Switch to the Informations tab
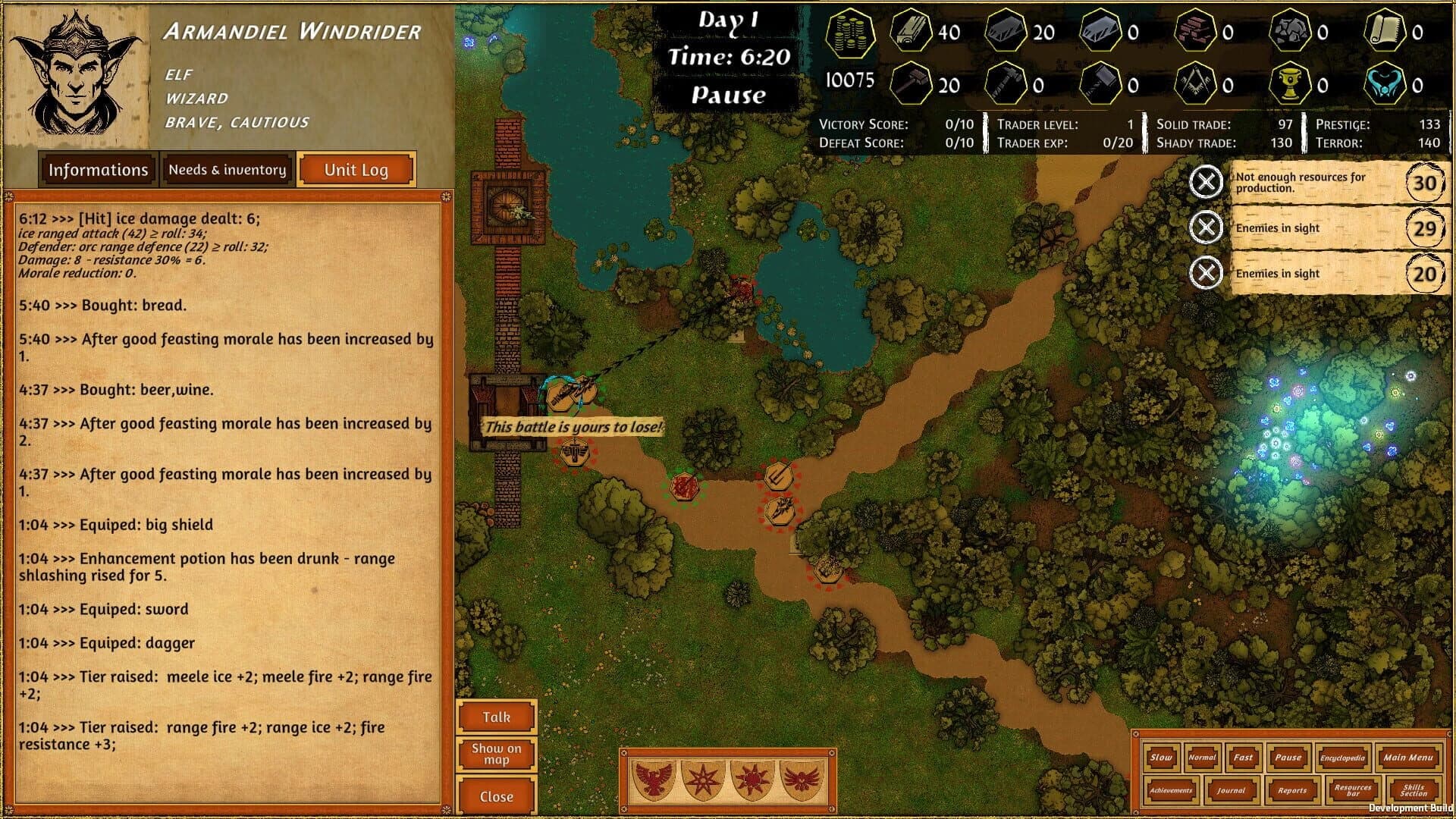This screenshot has width=1456, height=819. pos(98,169)
